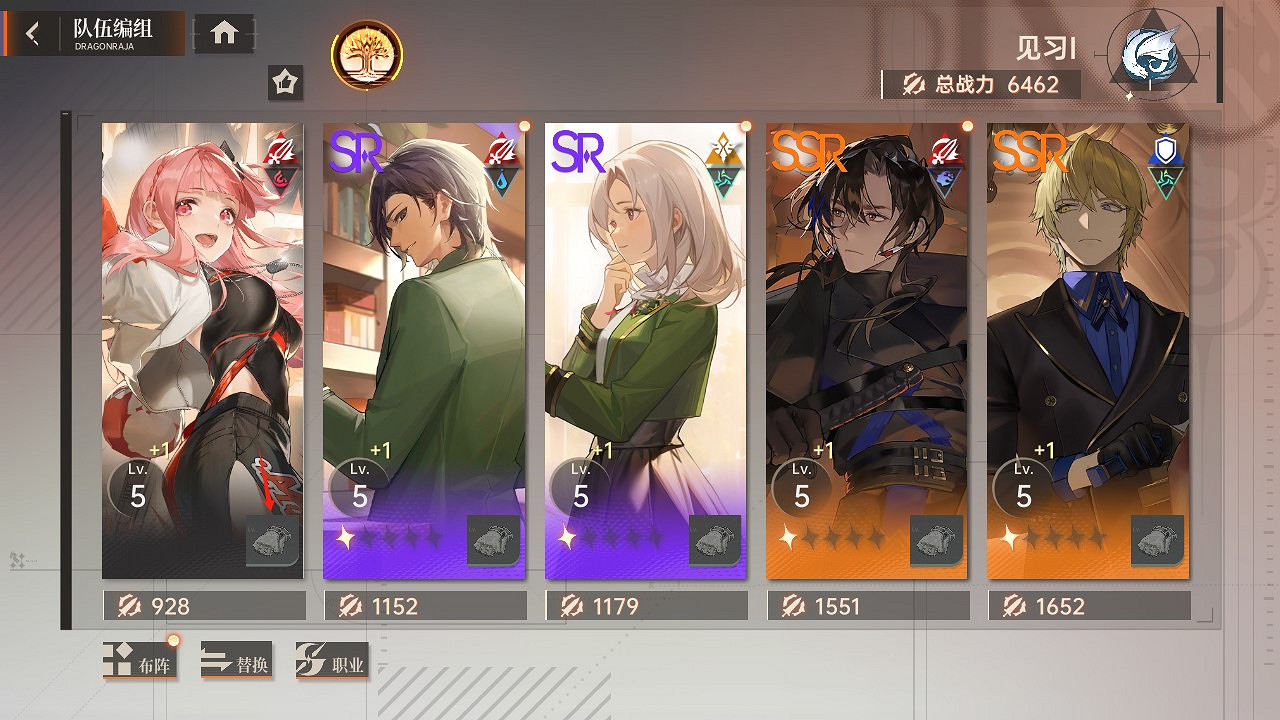Open the 职业 class panel
The height and width of the screenshot is (720, 1280).
pos(333,661)
